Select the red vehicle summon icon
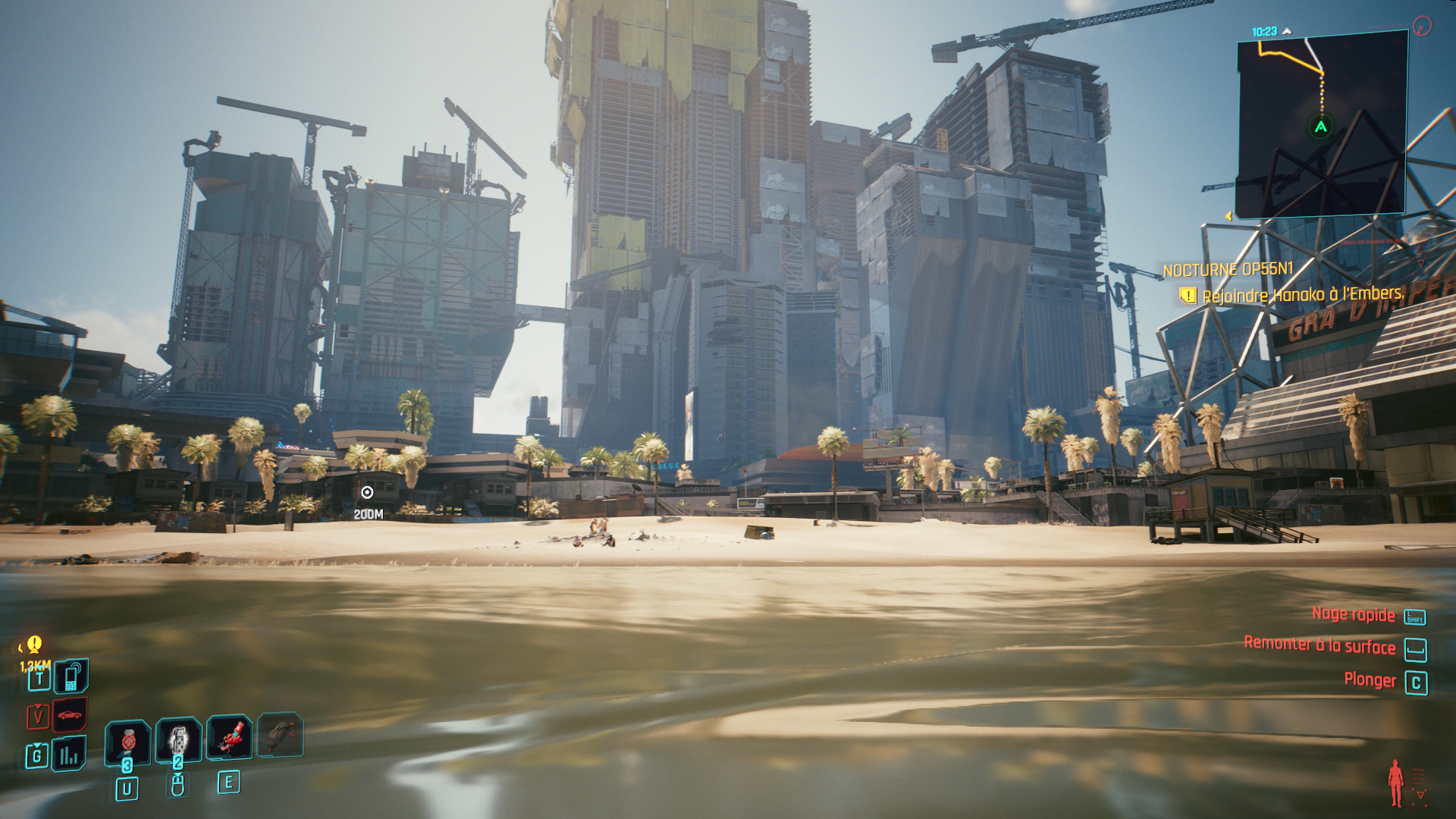 (70, 715)
